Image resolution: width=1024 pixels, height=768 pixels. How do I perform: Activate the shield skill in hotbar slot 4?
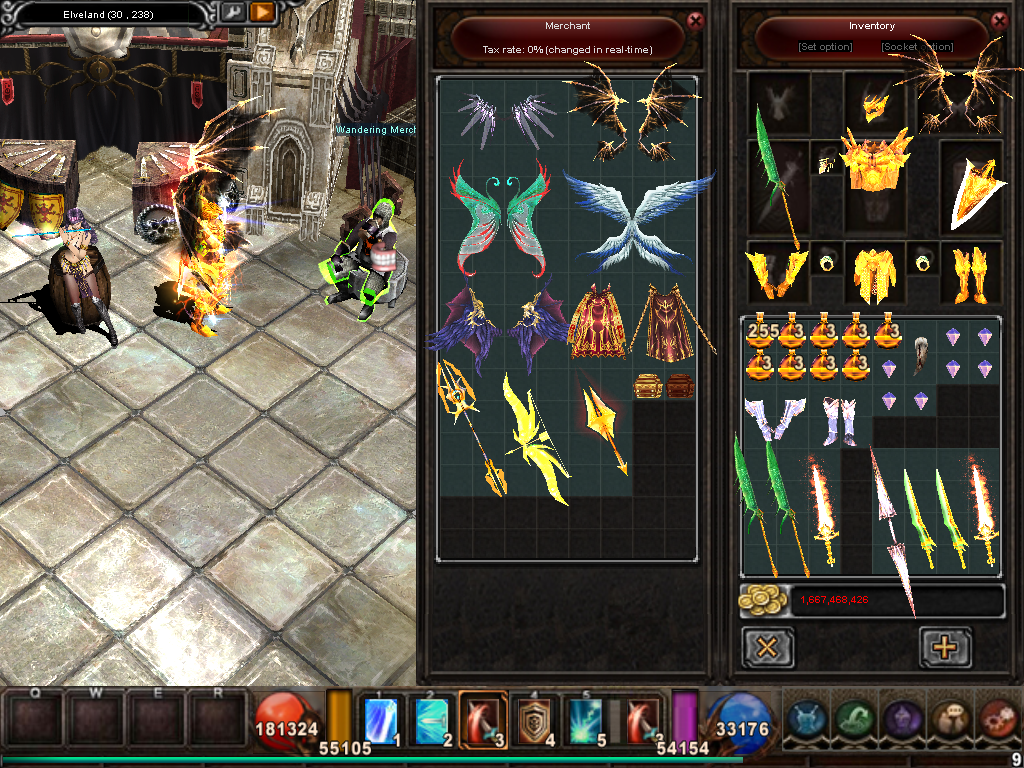tap(535, 719)
